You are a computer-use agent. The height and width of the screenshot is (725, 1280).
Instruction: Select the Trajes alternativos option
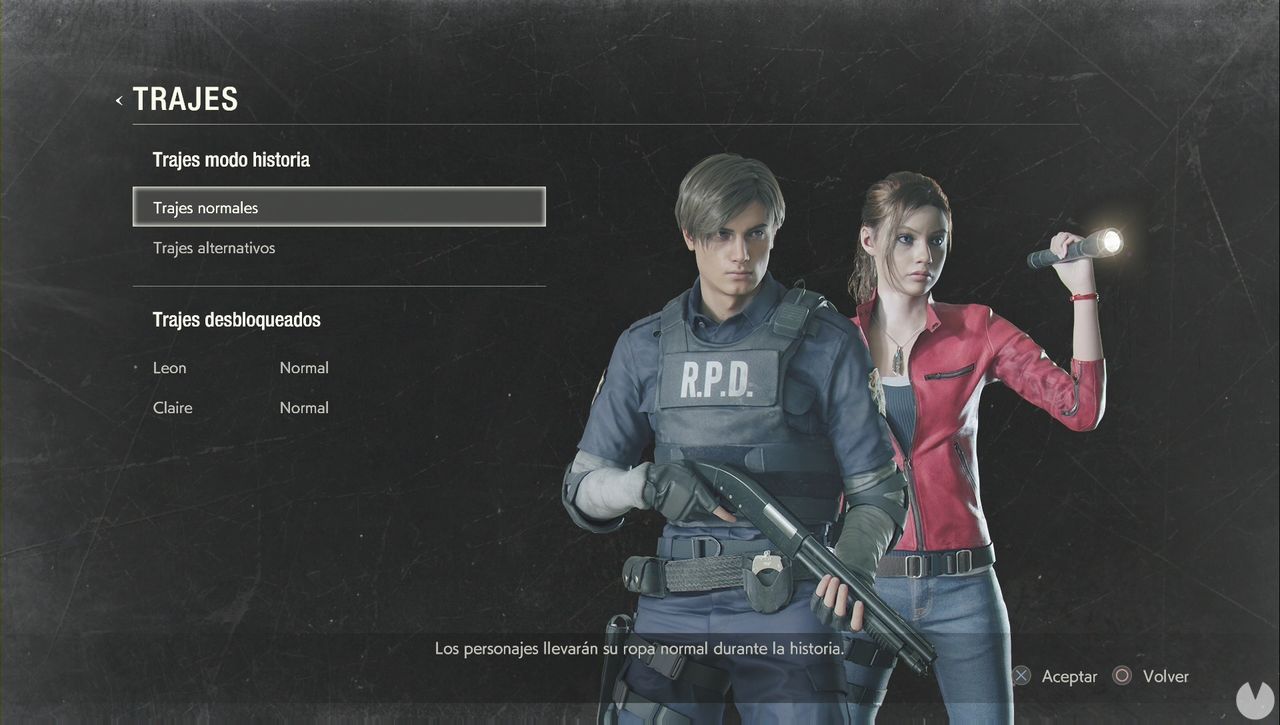coord(214,248)
